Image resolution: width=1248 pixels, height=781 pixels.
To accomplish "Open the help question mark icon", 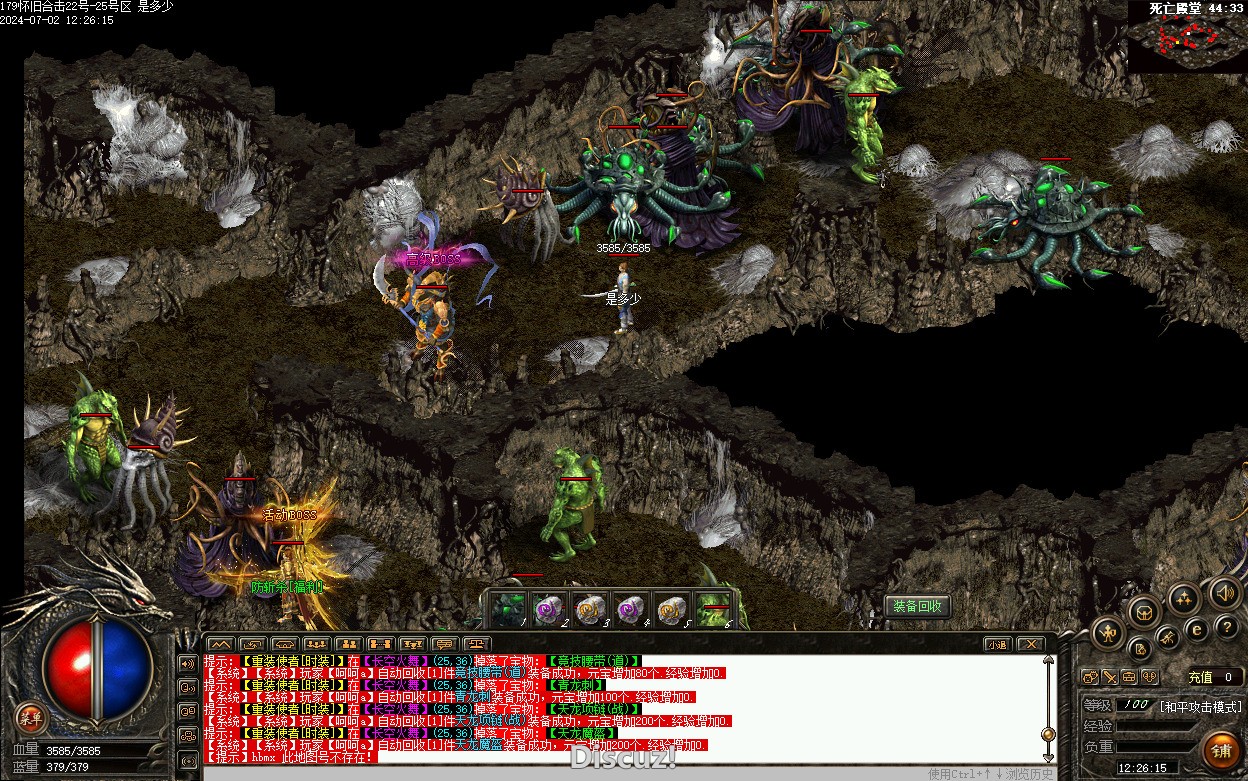I will [1228, 627].
